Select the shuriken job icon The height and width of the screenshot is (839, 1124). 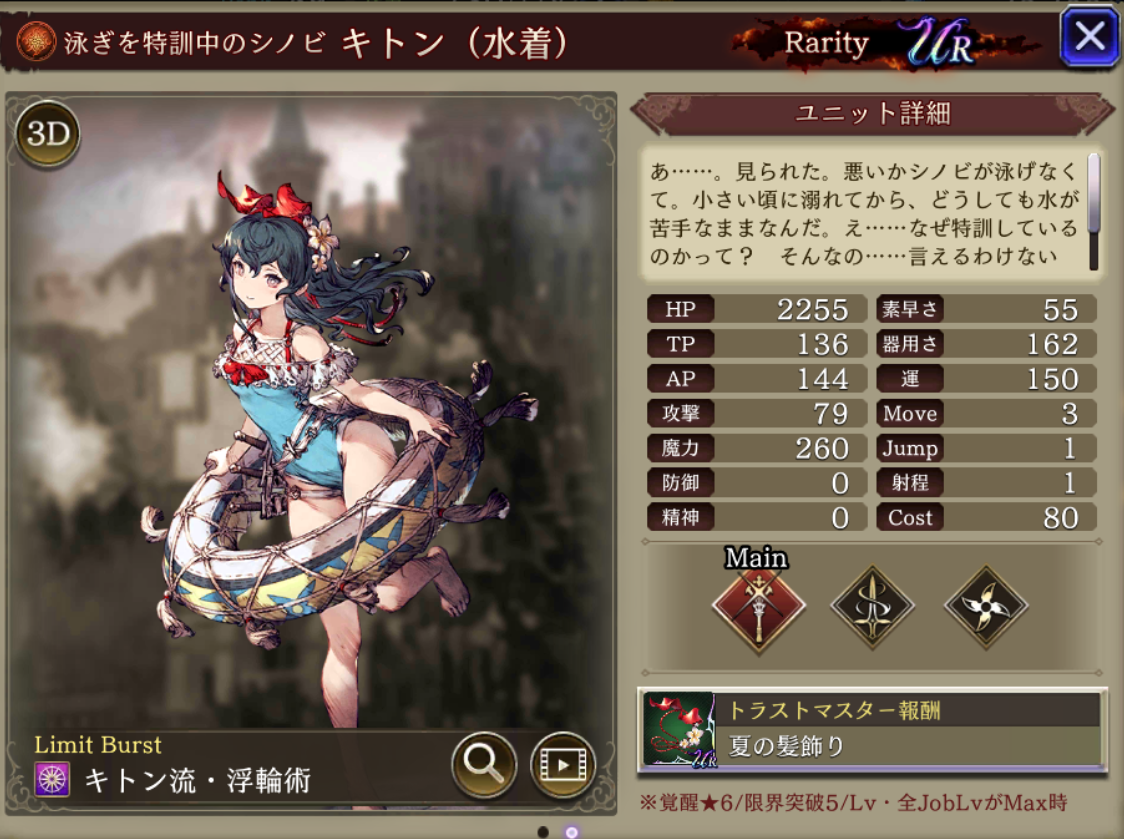(986, 608)
